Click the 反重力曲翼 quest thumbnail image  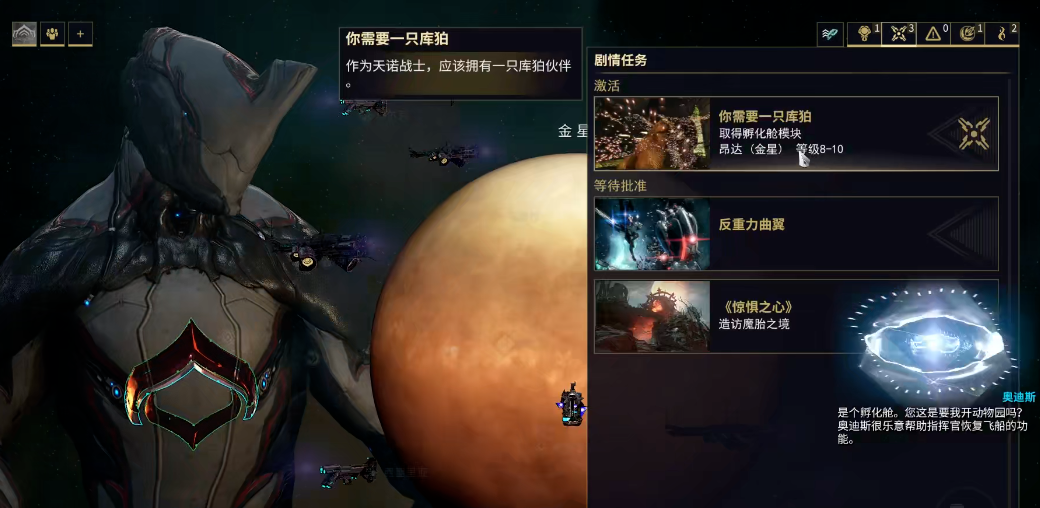652,234
